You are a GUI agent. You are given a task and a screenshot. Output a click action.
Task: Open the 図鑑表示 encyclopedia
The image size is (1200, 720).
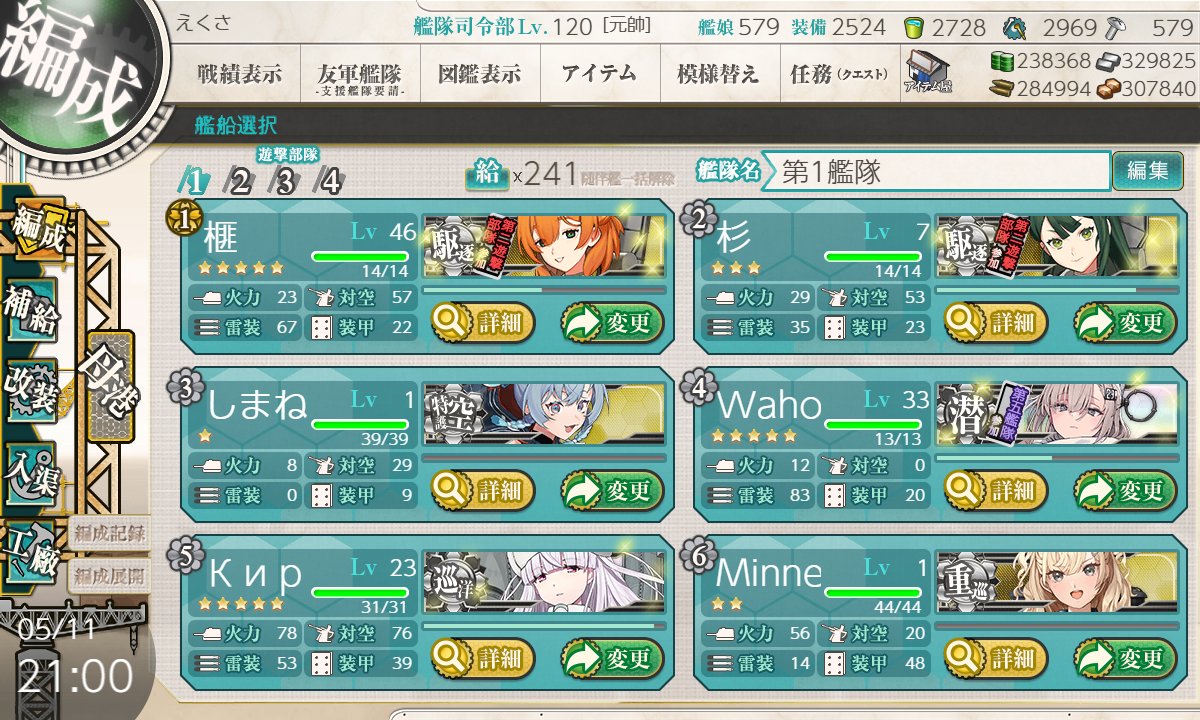coord(479,73)
